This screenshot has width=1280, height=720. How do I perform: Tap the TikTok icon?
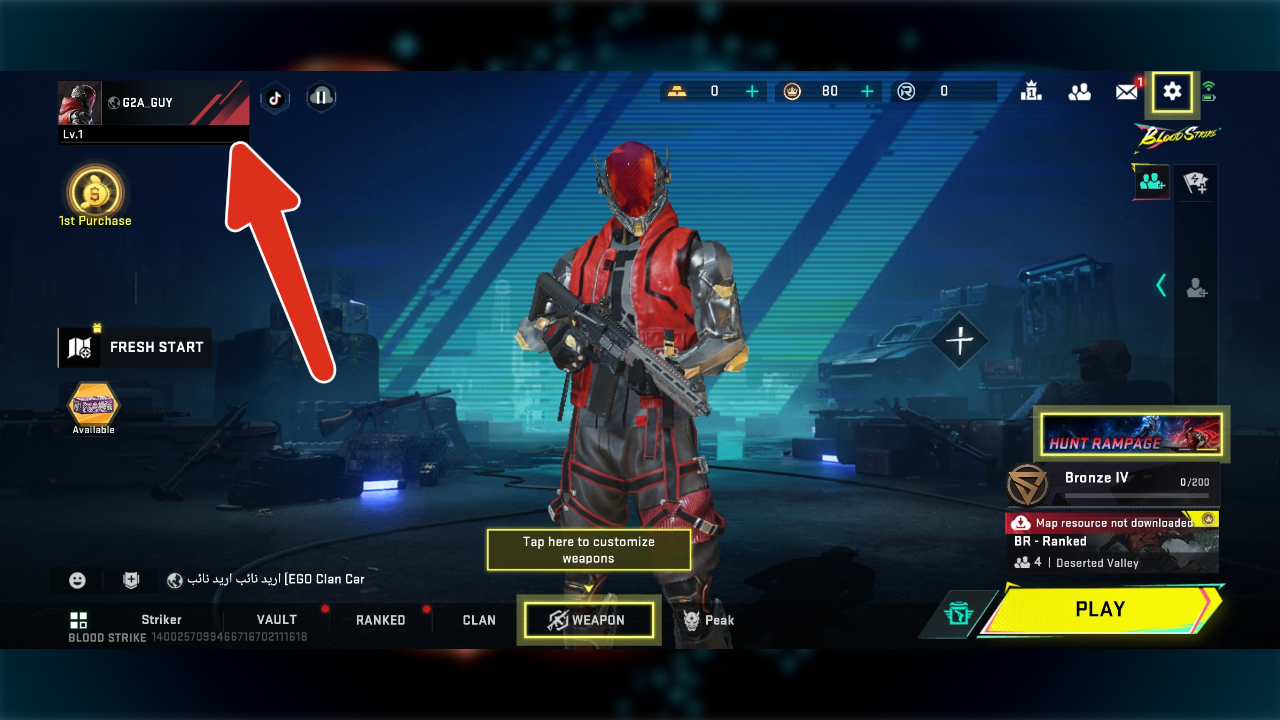[x=275, y=98]
